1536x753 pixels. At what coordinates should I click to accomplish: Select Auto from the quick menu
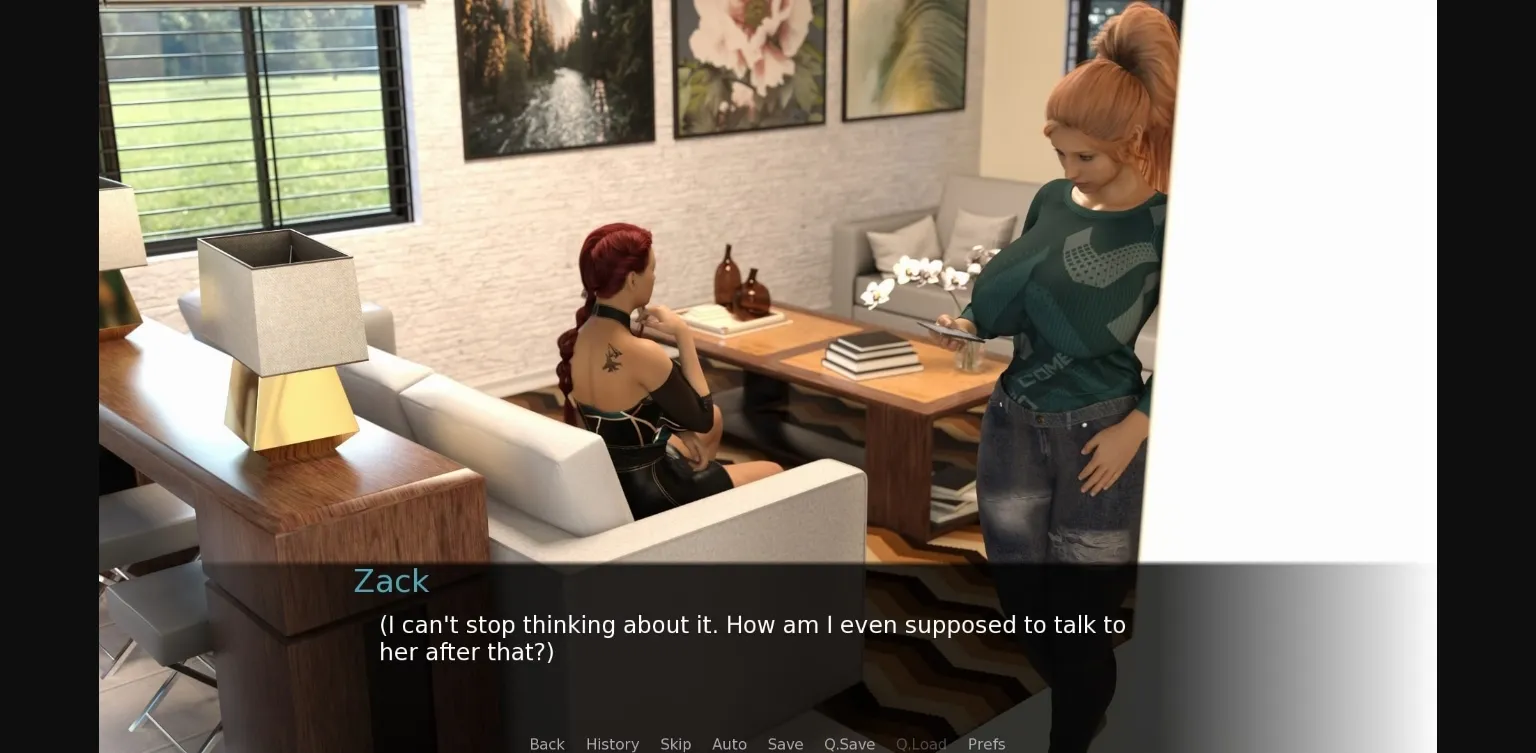729,744
